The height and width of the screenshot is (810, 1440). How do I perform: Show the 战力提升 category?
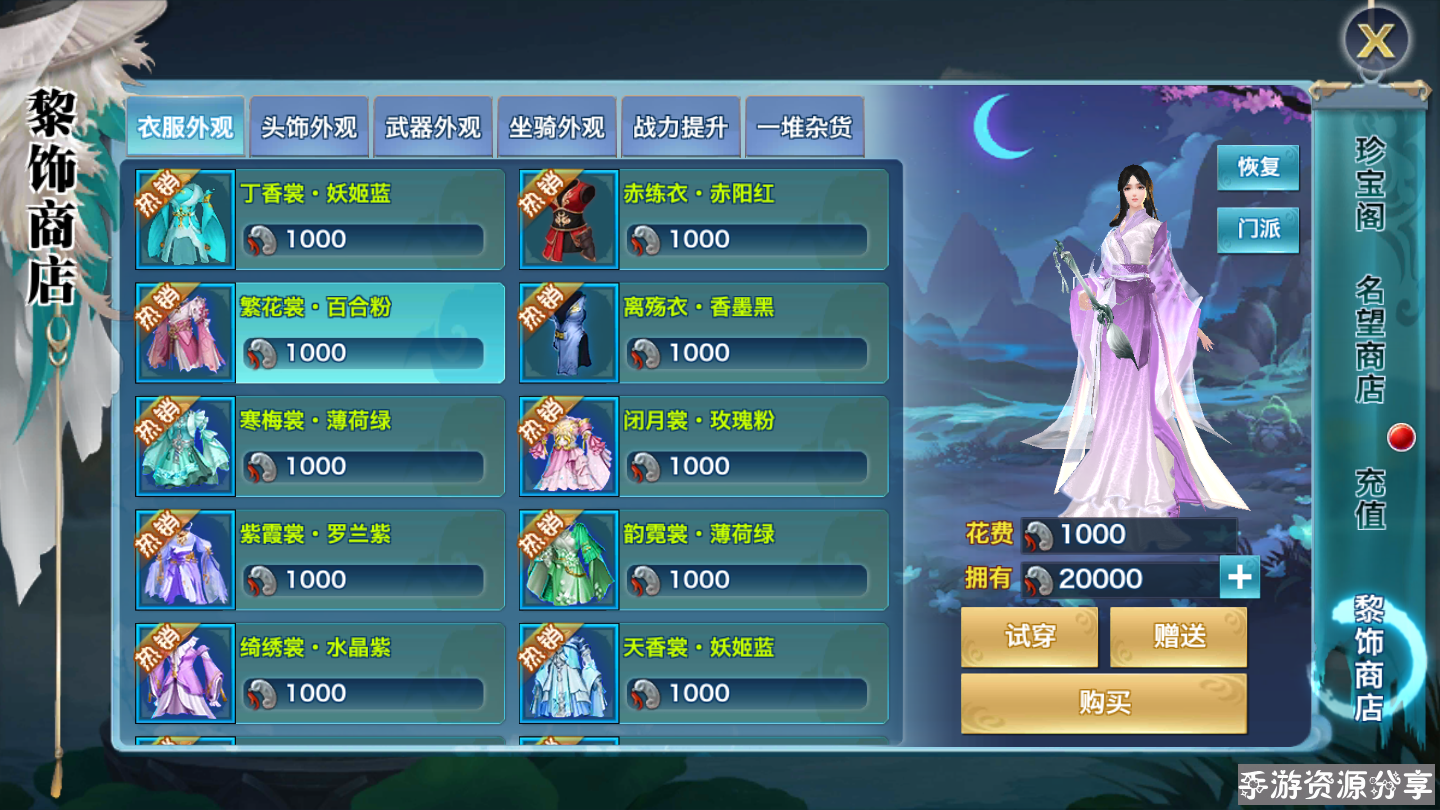point(681,128)
